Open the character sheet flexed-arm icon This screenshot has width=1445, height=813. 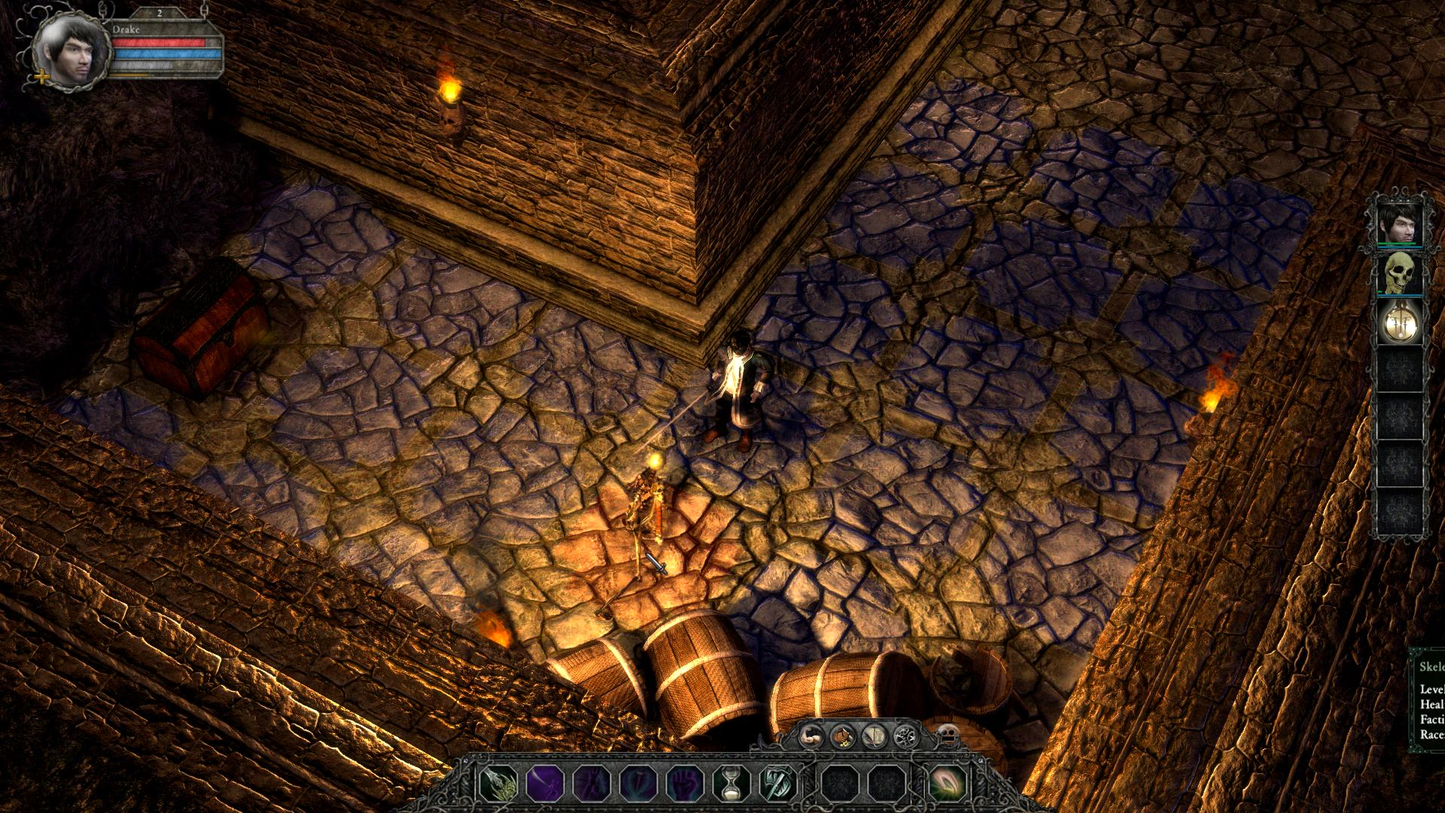pos(812,737)
